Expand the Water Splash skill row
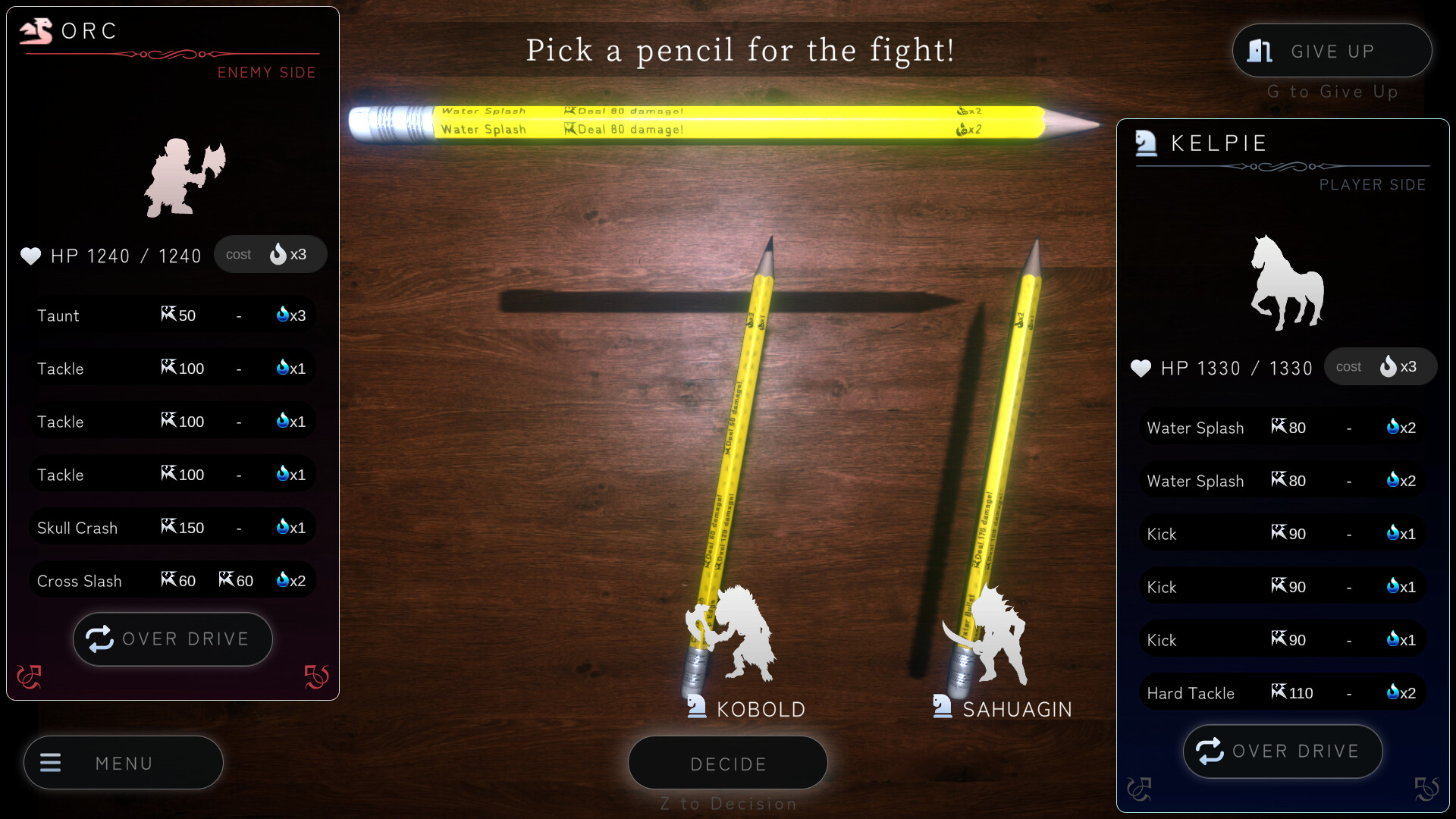1456x819 pixels. [1282, 427]
